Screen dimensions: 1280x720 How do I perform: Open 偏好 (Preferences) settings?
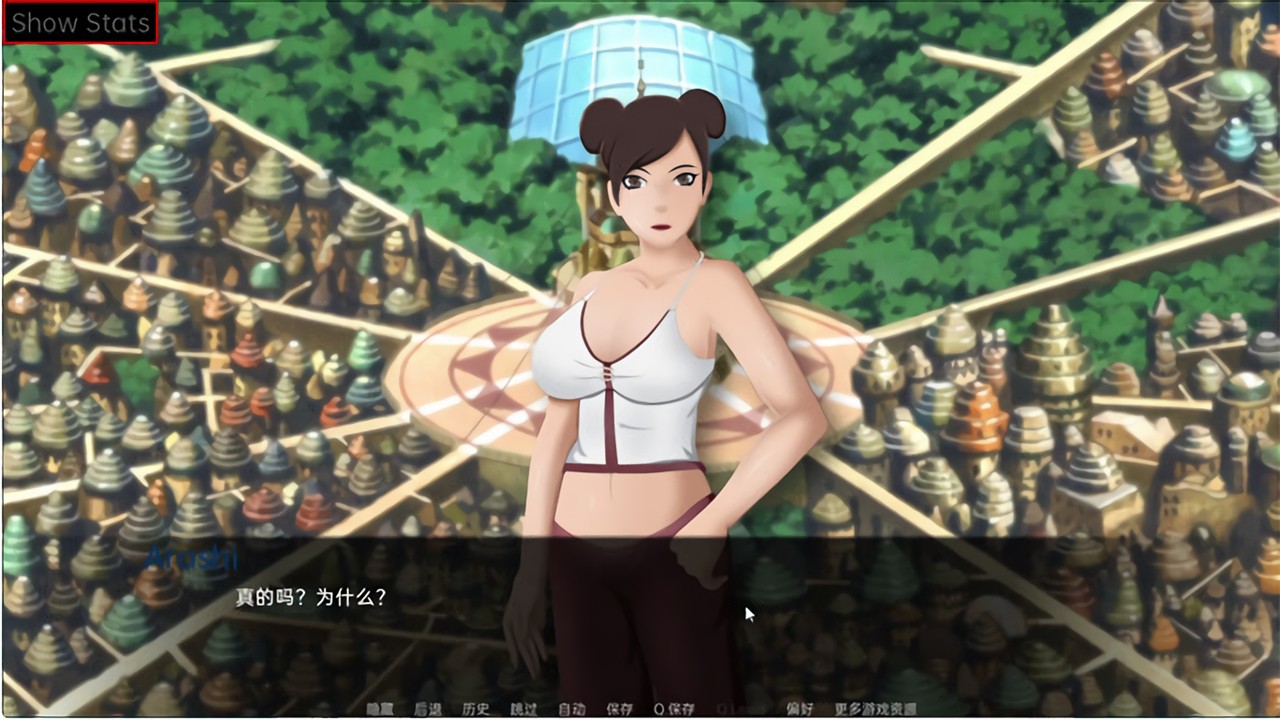tap(799, 709)
